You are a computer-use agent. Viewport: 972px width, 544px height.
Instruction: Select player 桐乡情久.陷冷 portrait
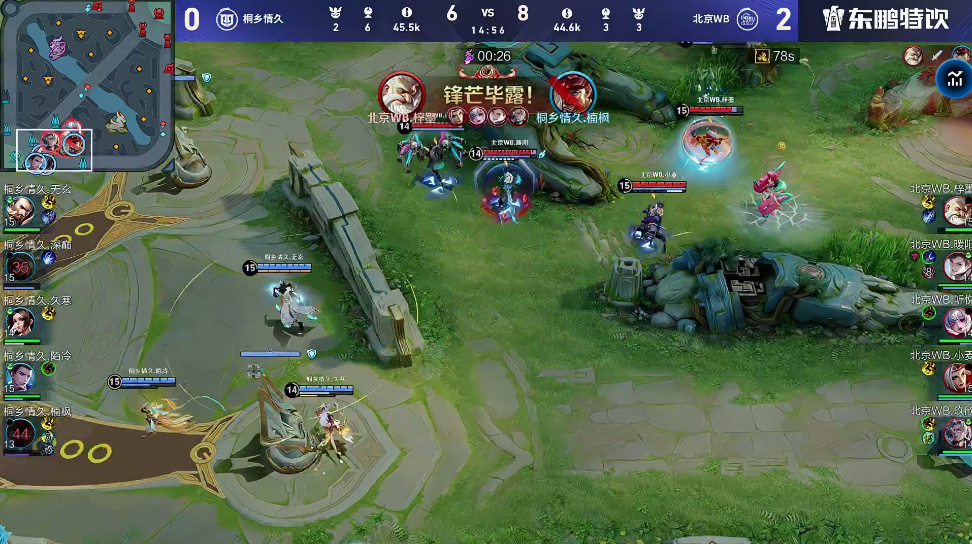coord(21,377)
